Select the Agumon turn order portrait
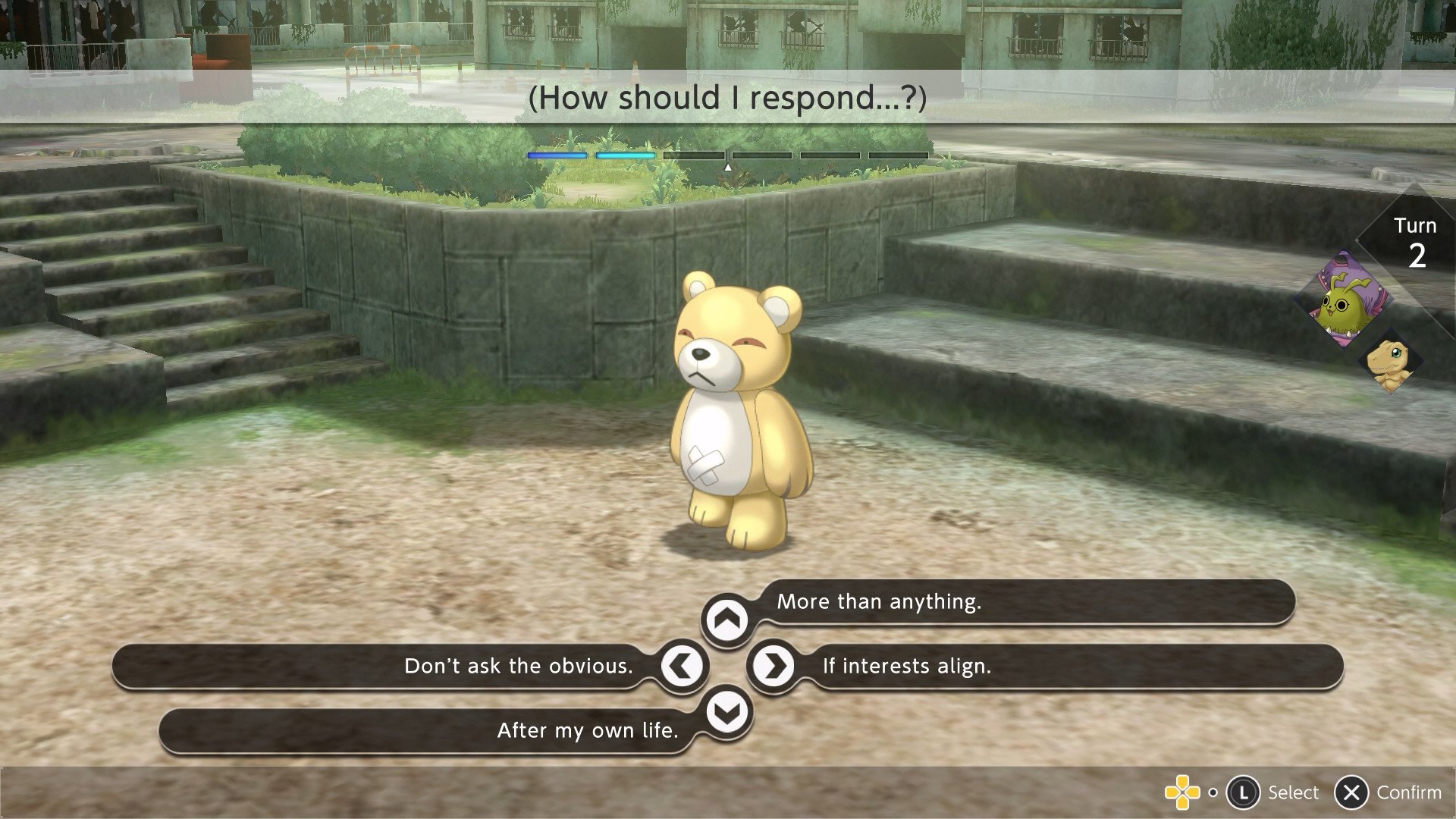 1392,362
